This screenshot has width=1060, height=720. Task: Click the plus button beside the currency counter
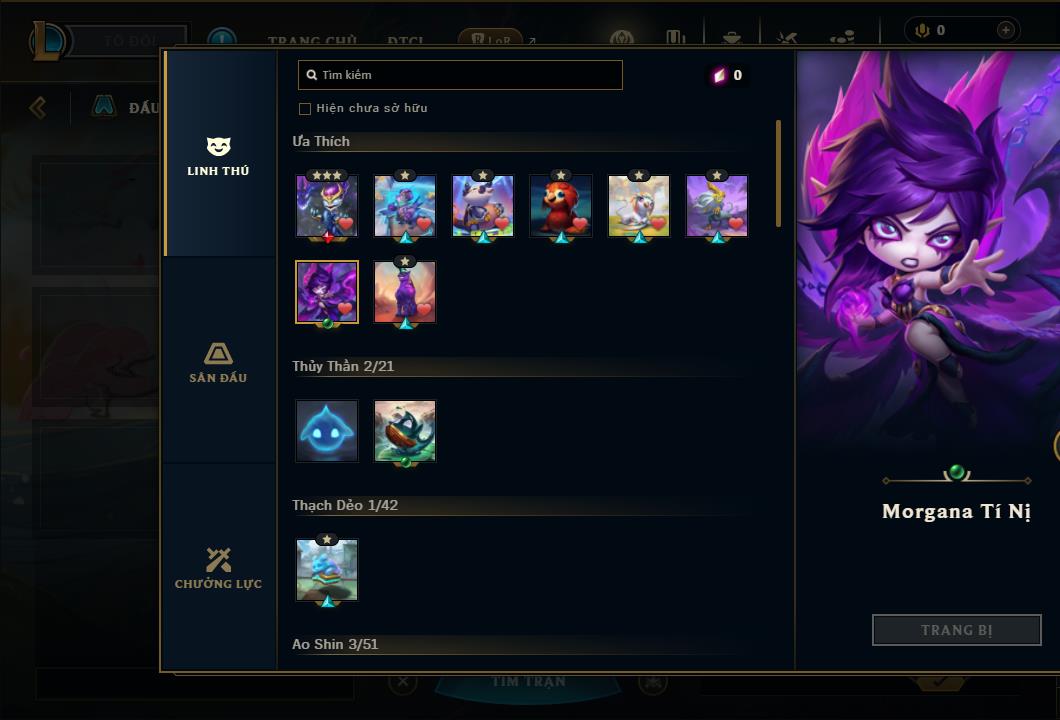(x=1005, y=31)
